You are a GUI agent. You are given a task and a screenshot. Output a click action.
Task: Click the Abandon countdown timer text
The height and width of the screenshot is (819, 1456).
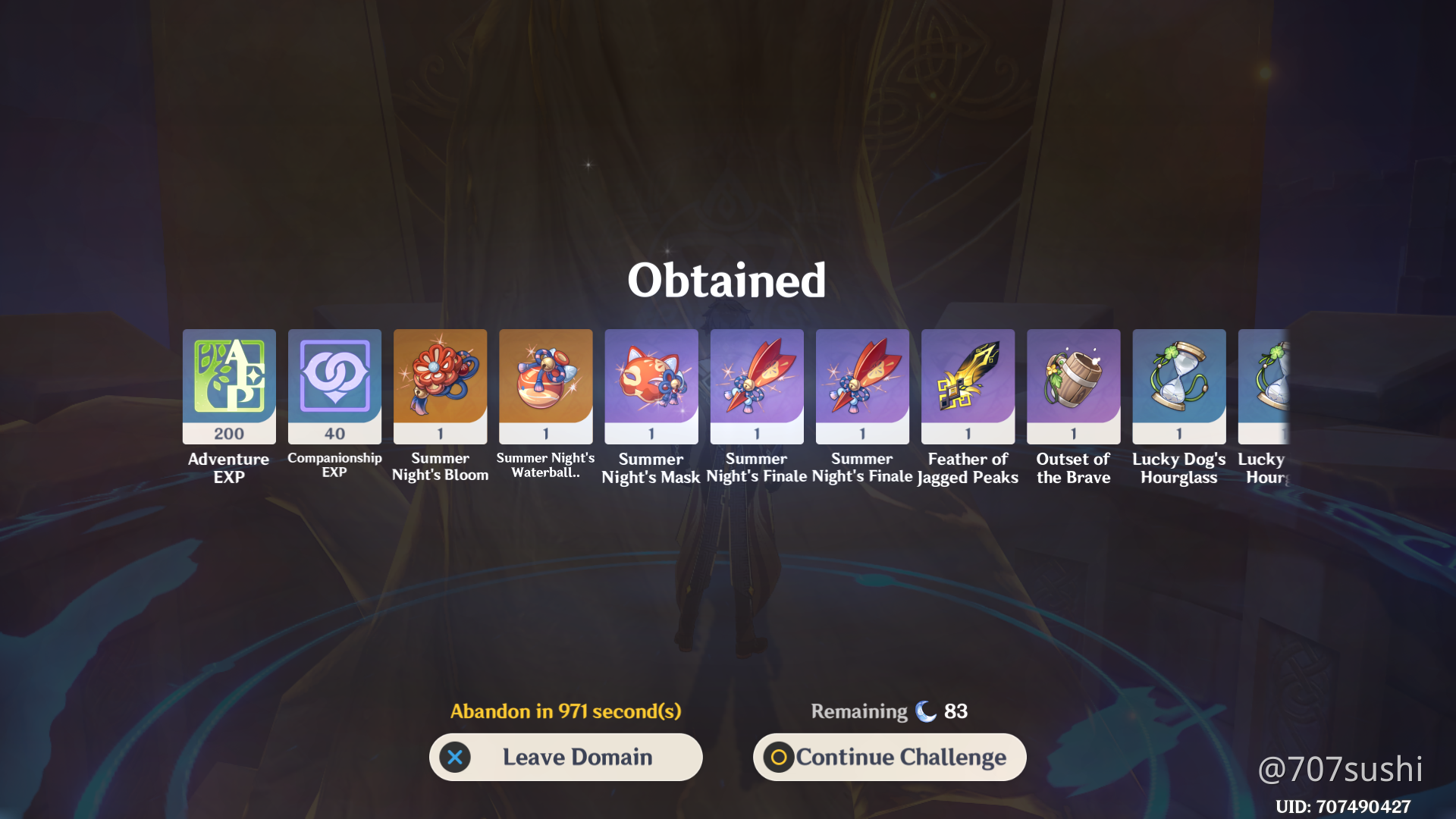click(566, 711)
